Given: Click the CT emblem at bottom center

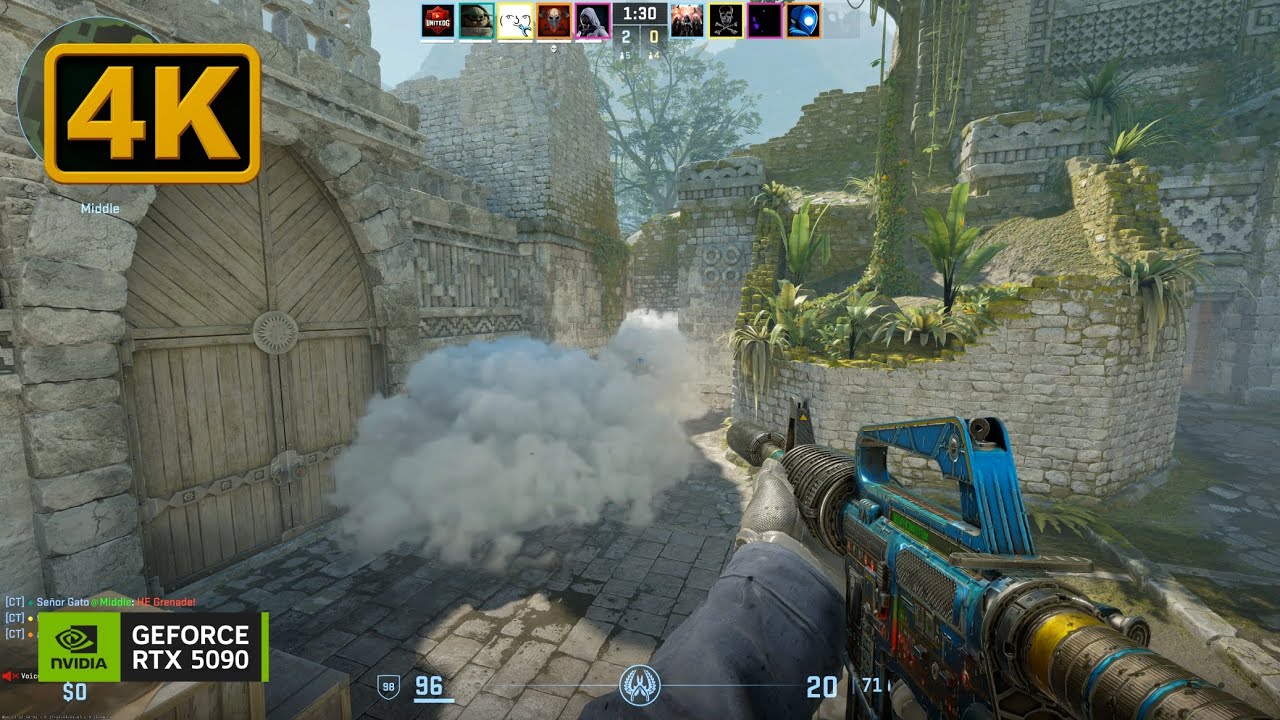Looking at the screenshot, I should 639,685.
